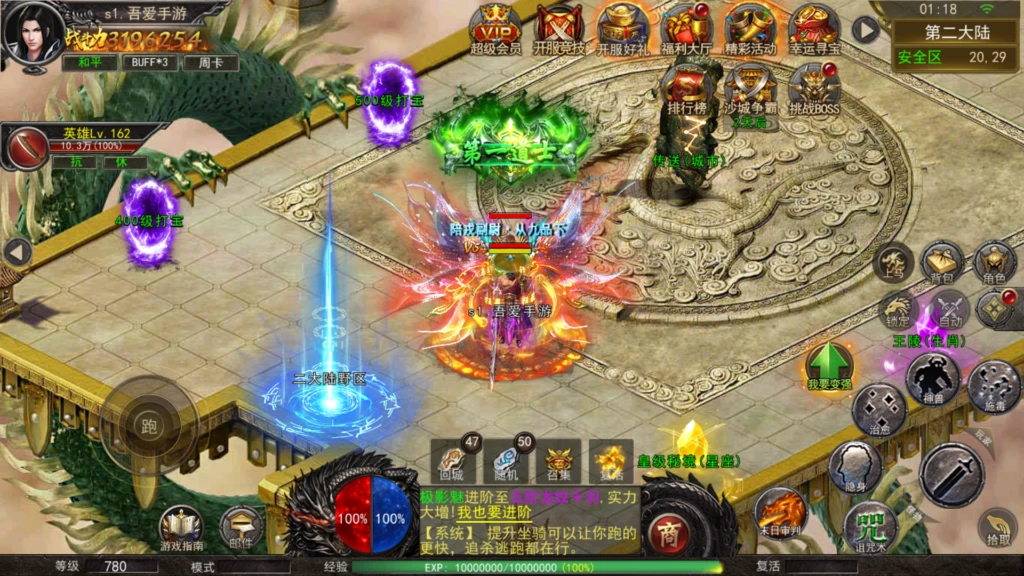Screen dimensions: 1024x576
Task: Toggle 自动 auto-combat crossed swords
Action: [x=946, y=310]
